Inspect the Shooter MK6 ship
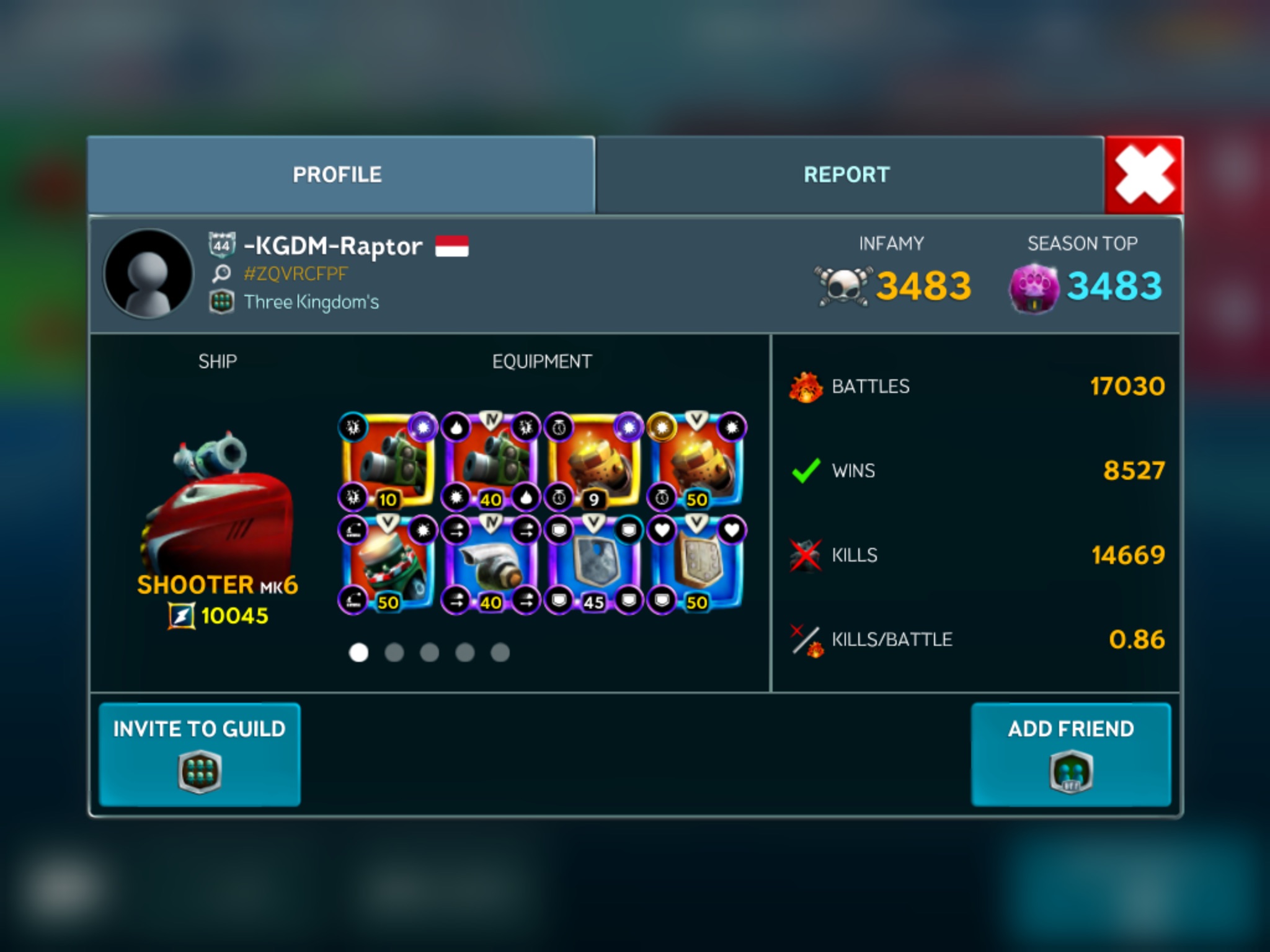The width and height of the screenshot is (1270, 952). 217,496
